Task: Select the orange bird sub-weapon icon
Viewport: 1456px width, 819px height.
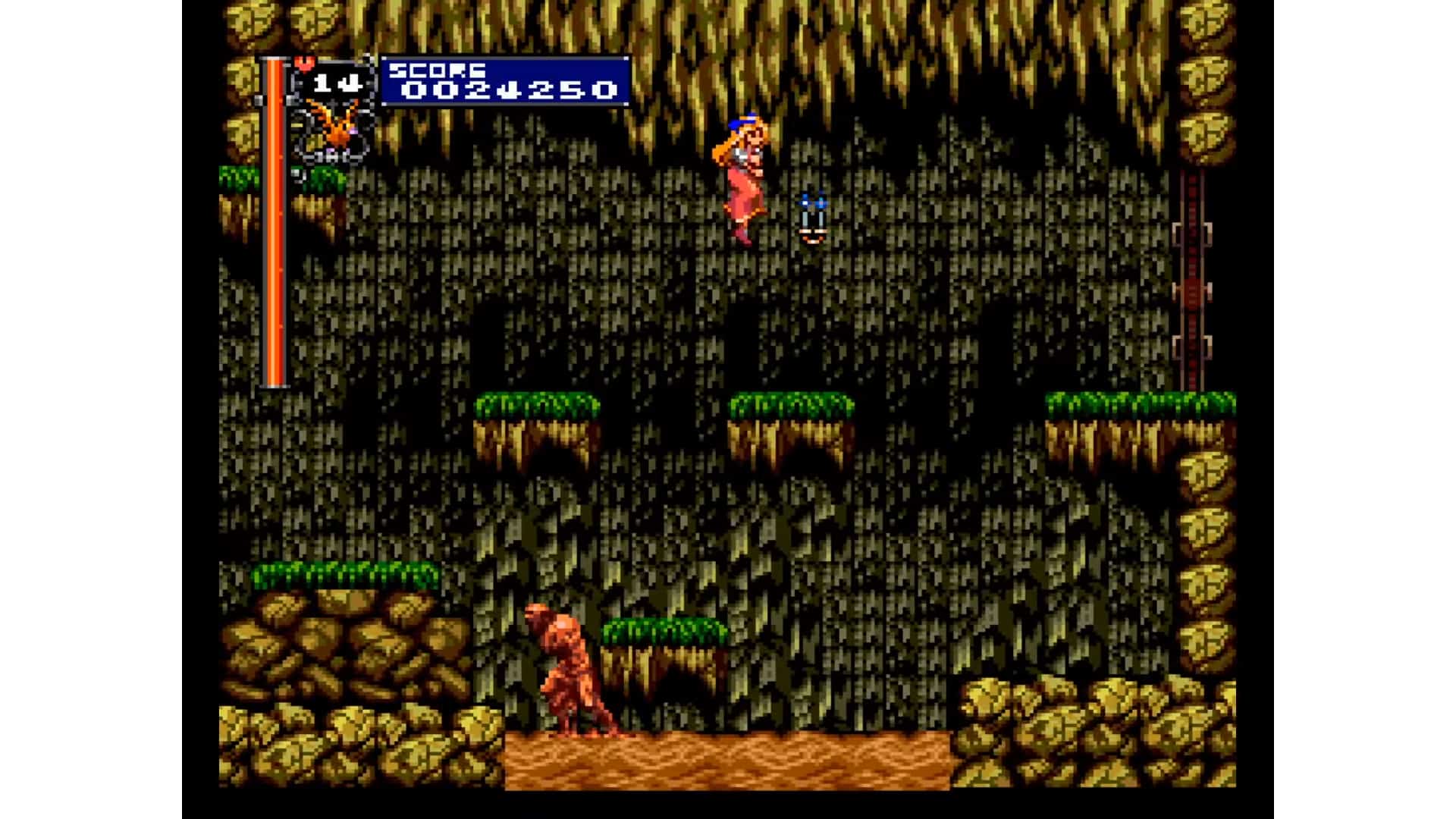Action: 334,129
